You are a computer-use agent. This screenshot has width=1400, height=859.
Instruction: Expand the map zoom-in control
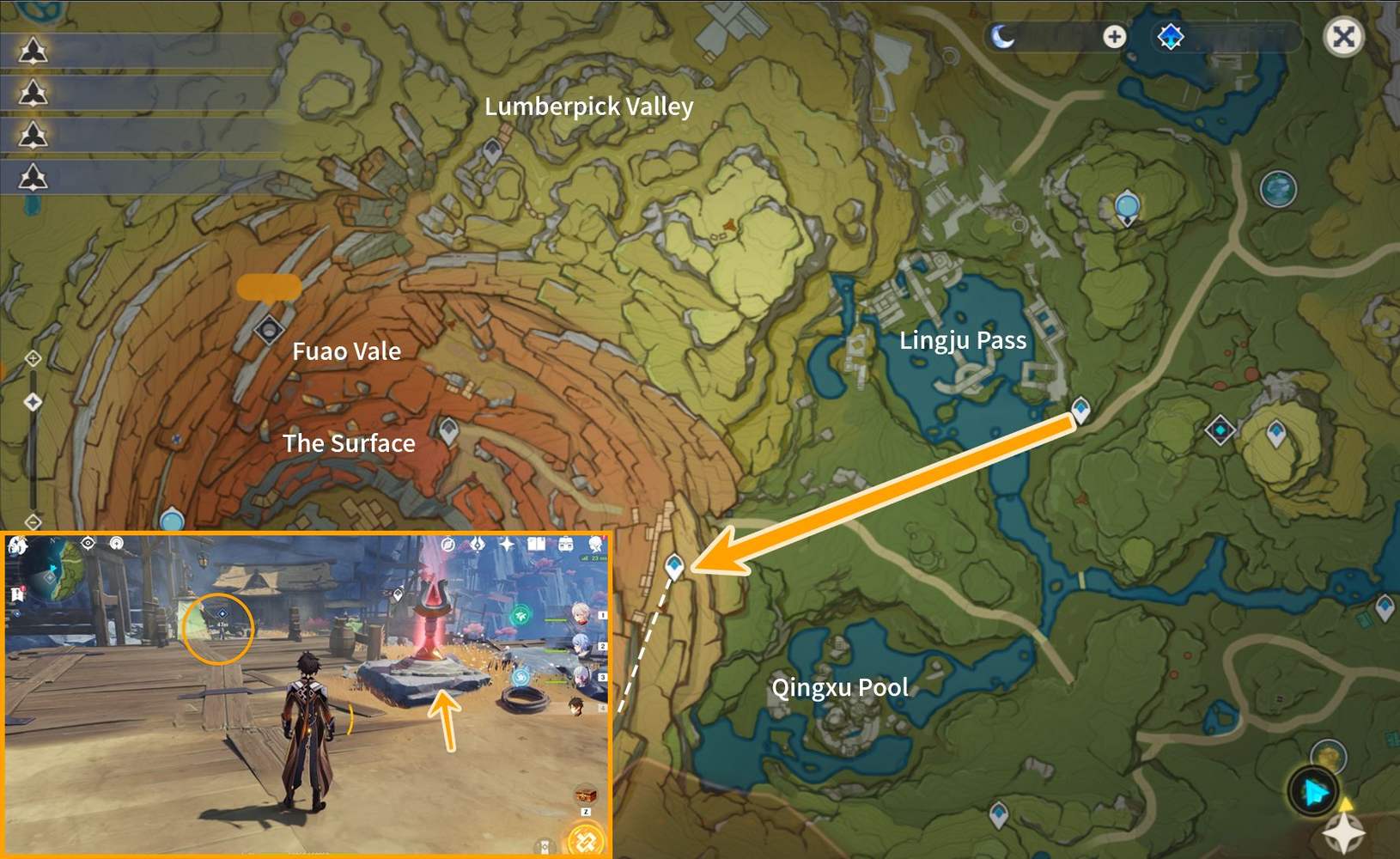coord(33,359)
